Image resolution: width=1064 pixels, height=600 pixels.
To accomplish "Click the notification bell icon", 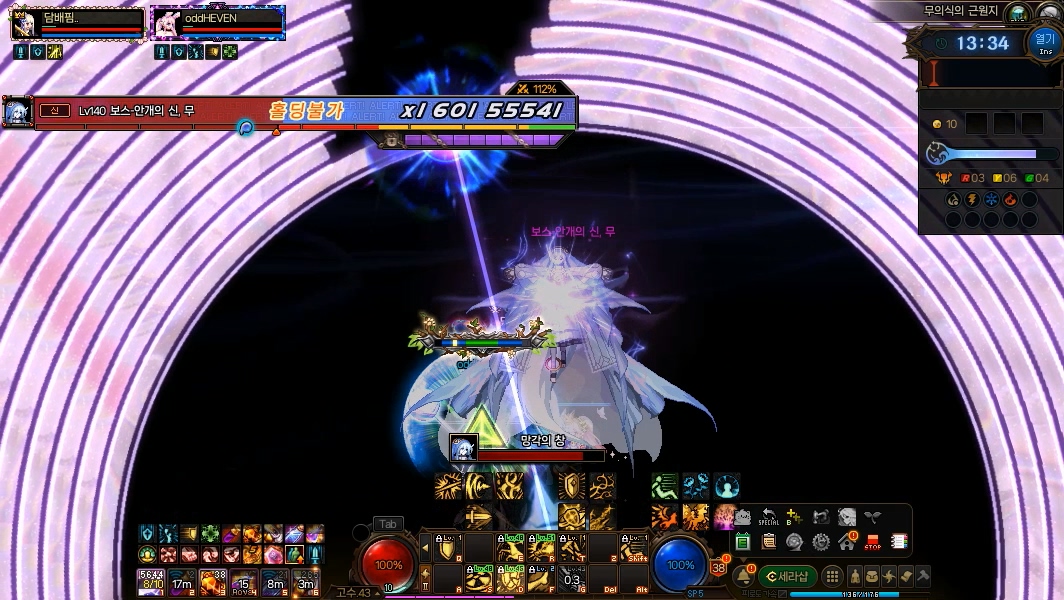I will point(743,577).
